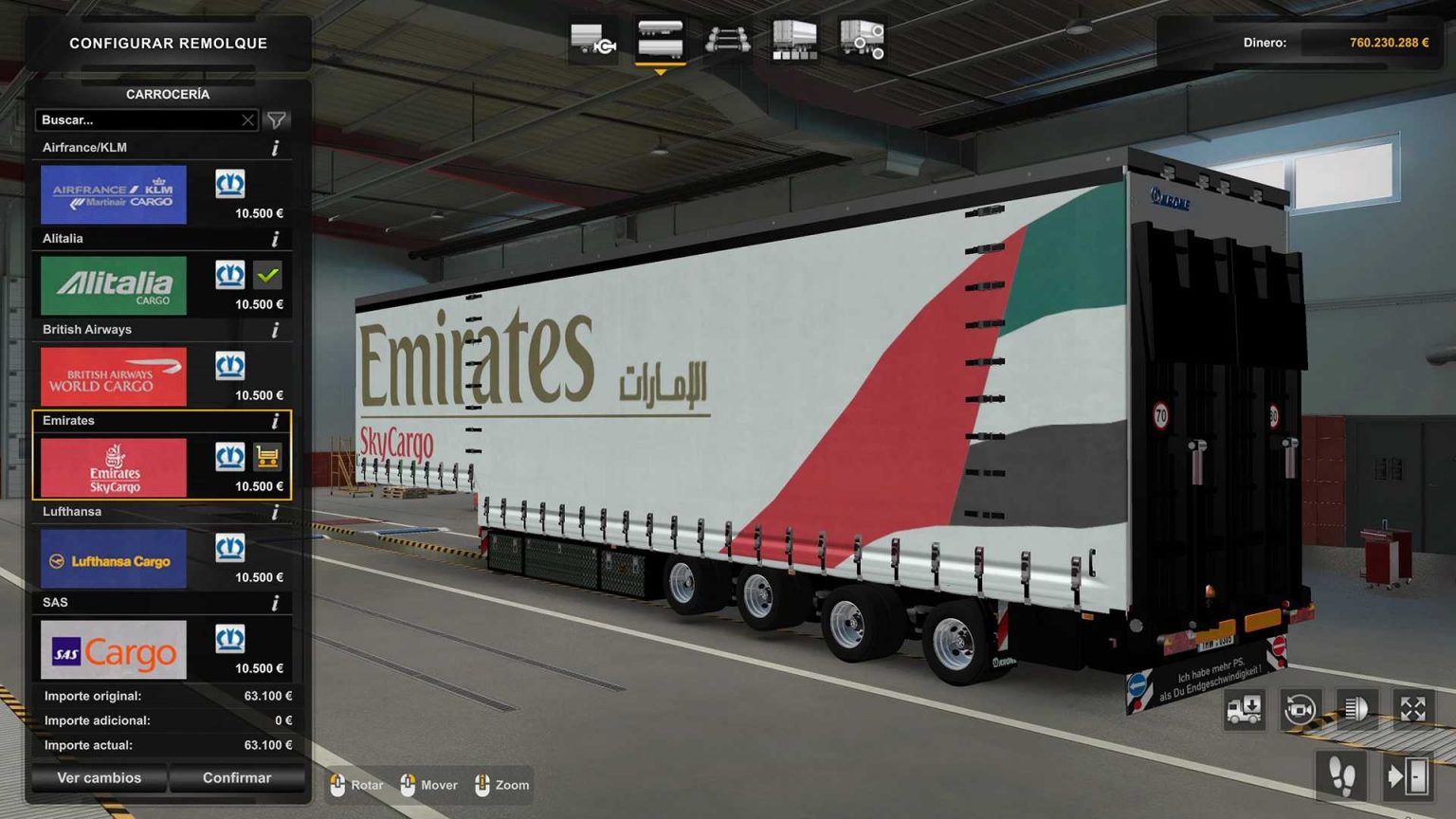Open the trailer accessories category icon
Screen dimensions: 1456x819
793,38
